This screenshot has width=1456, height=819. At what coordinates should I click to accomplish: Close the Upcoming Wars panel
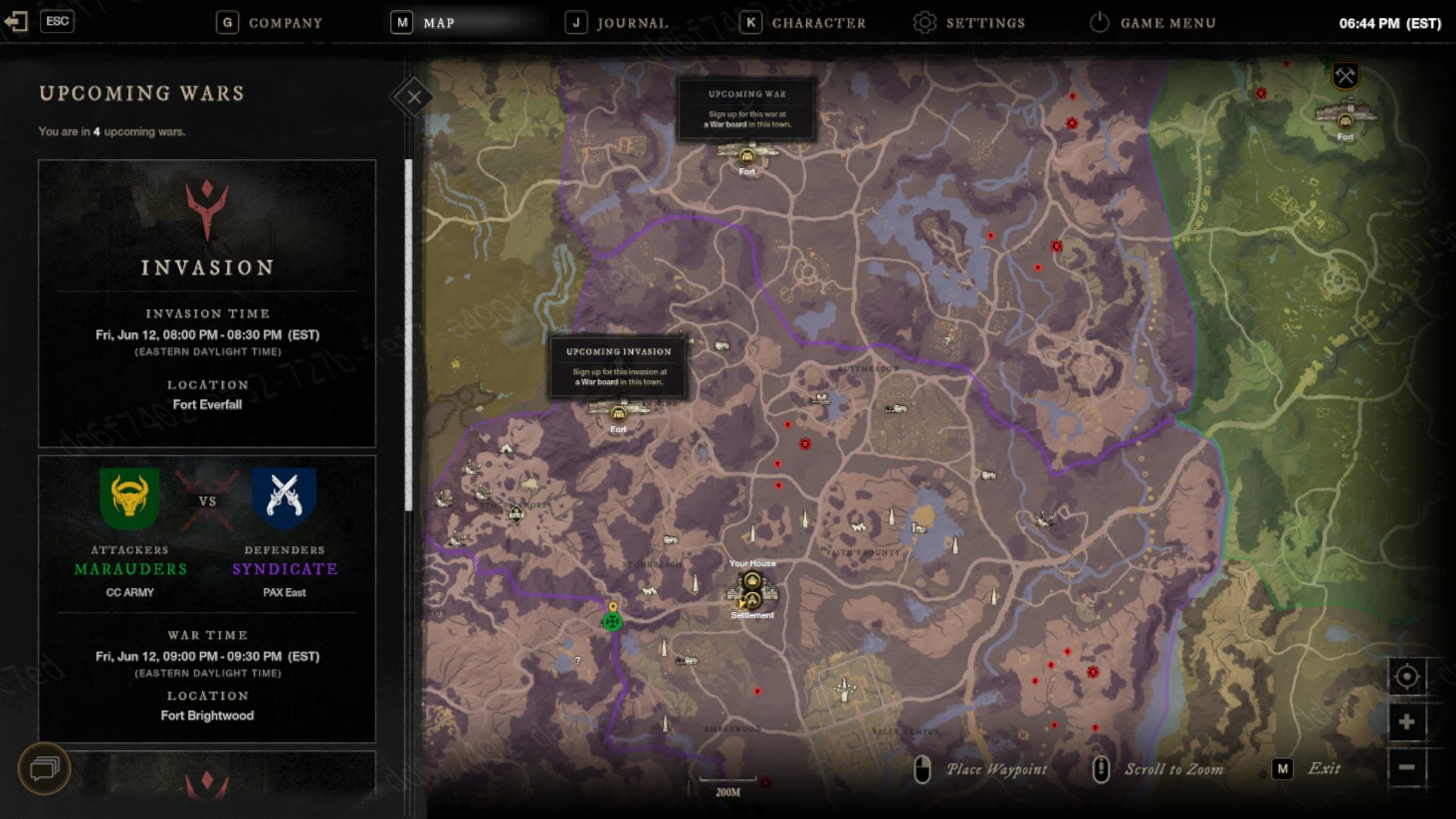click(413, 97)
